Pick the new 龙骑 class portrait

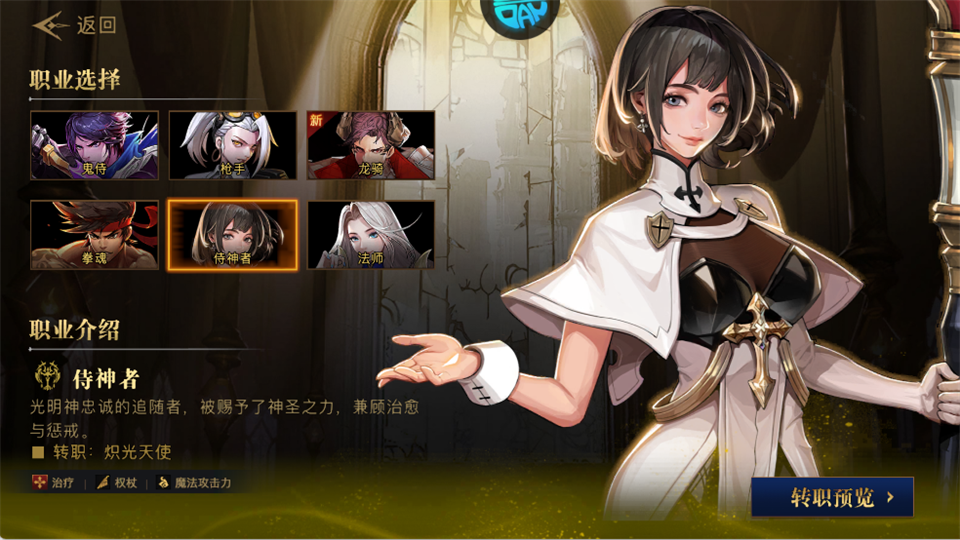pyautogui.click(x=371, y=145)
